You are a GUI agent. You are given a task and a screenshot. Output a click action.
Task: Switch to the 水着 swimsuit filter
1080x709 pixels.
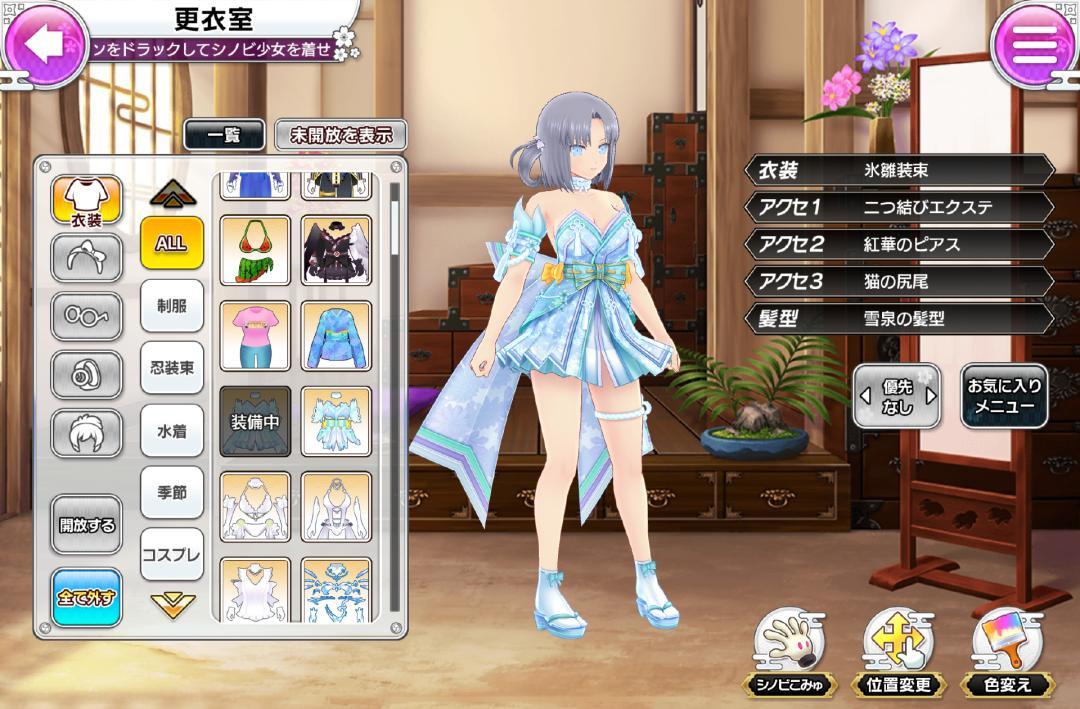(x=172, y=430)
